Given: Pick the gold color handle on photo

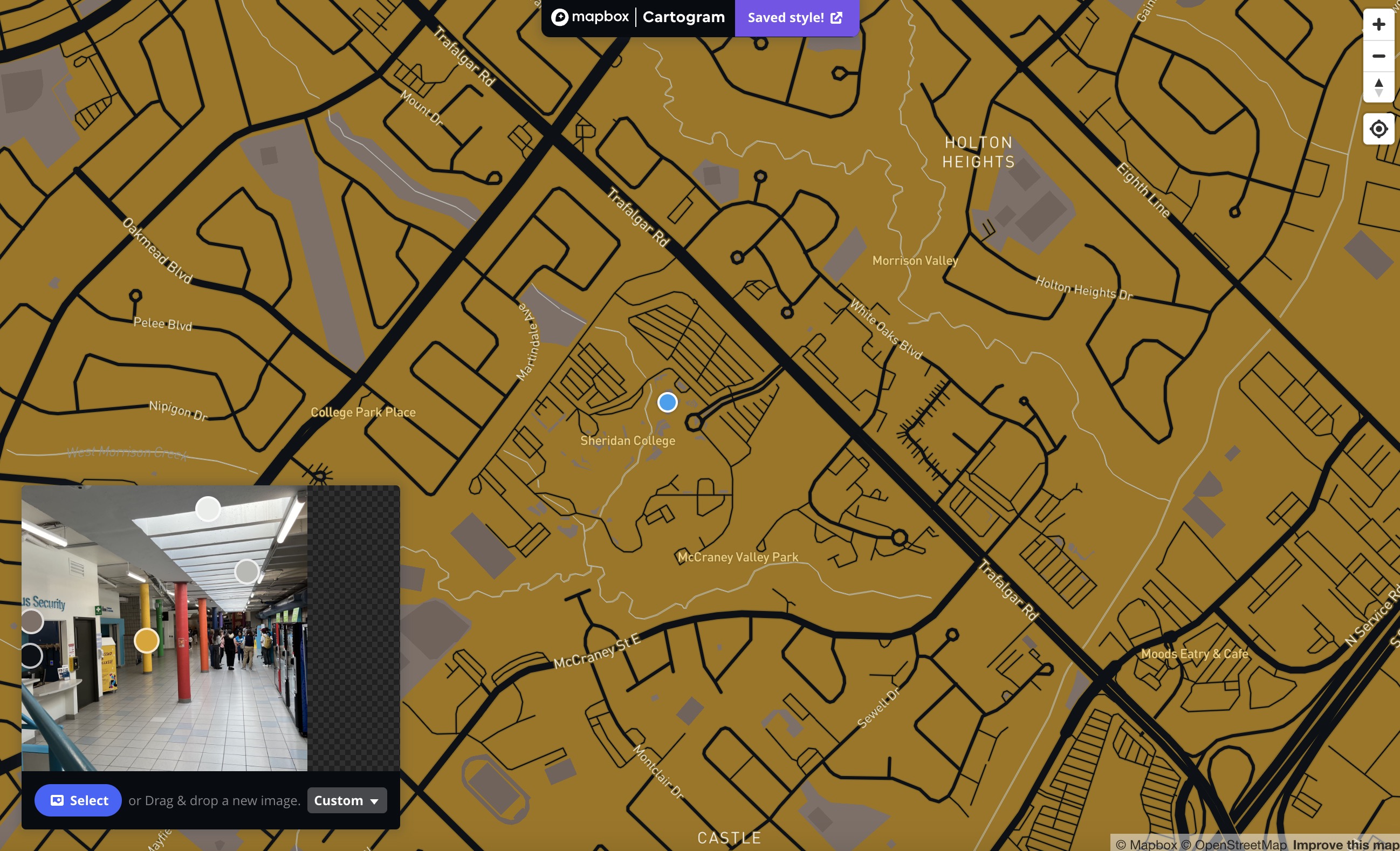Looking at the screenshot, I should (x=147, y=640).
